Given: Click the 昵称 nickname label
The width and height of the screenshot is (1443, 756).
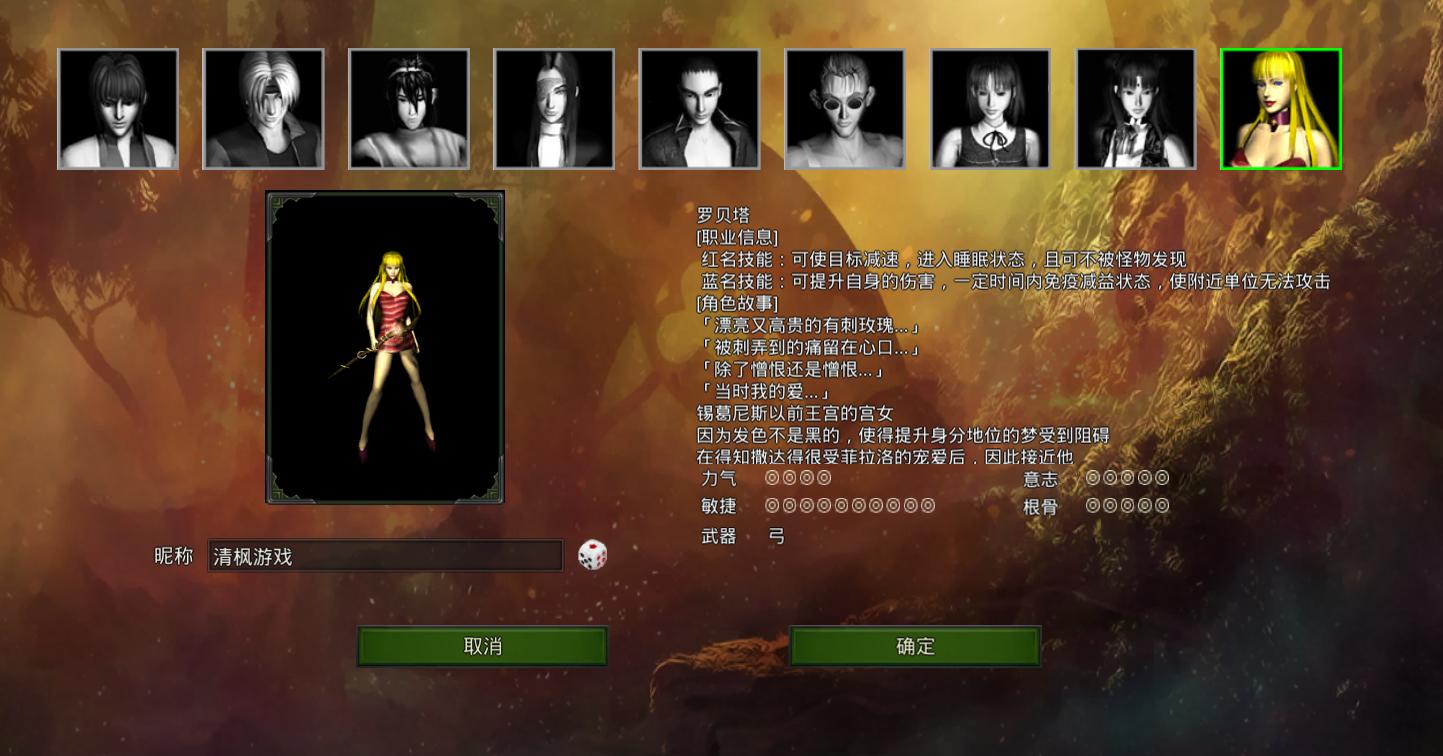Looking at the screenshot, I should point(173,557).
